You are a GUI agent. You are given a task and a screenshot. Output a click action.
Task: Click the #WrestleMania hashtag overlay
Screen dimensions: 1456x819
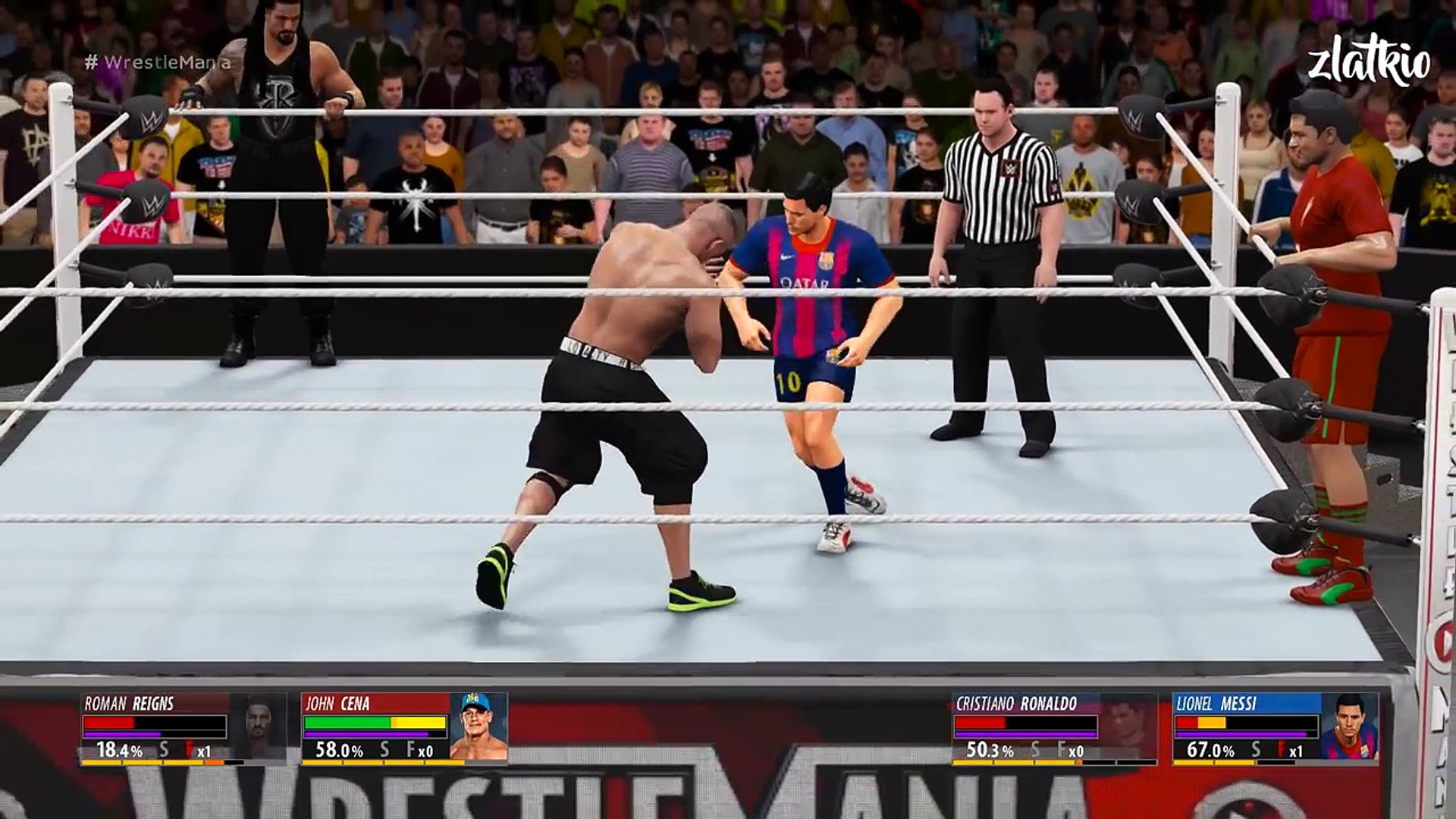158,62
